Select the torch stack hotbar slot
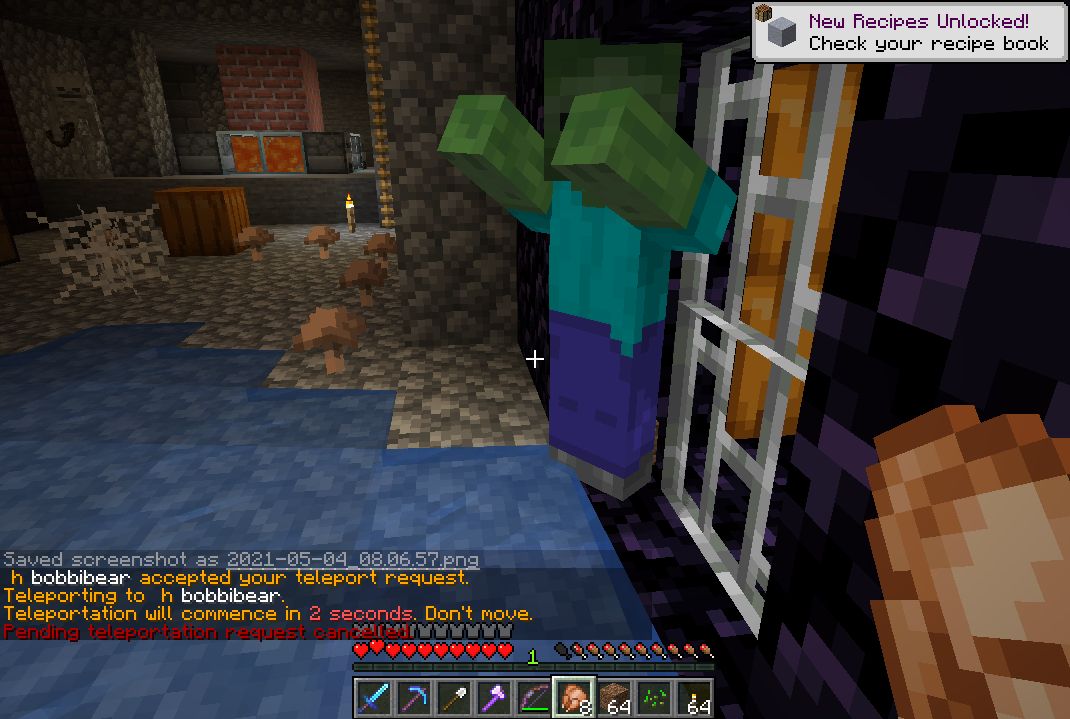 (x=694, y=697)
